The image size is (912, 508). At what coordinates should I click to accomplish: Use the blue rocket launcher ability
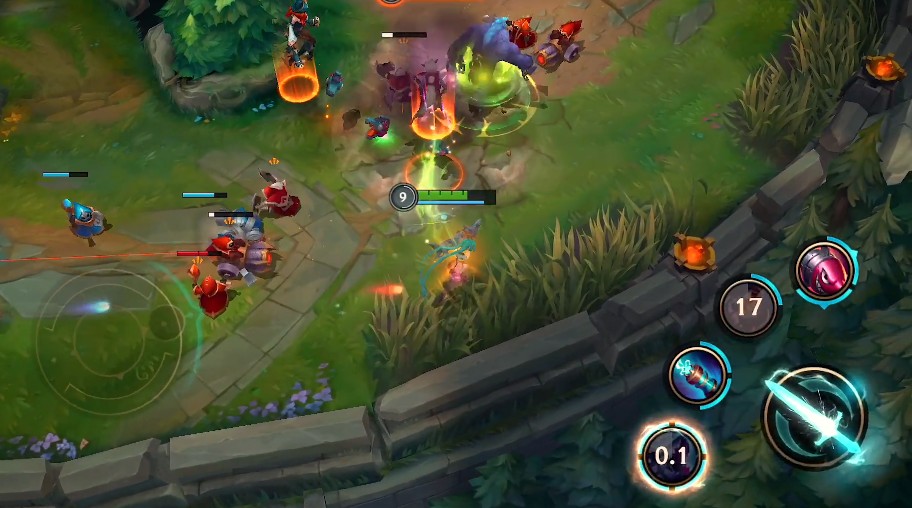pyautogui.click(x=697, y=375)
